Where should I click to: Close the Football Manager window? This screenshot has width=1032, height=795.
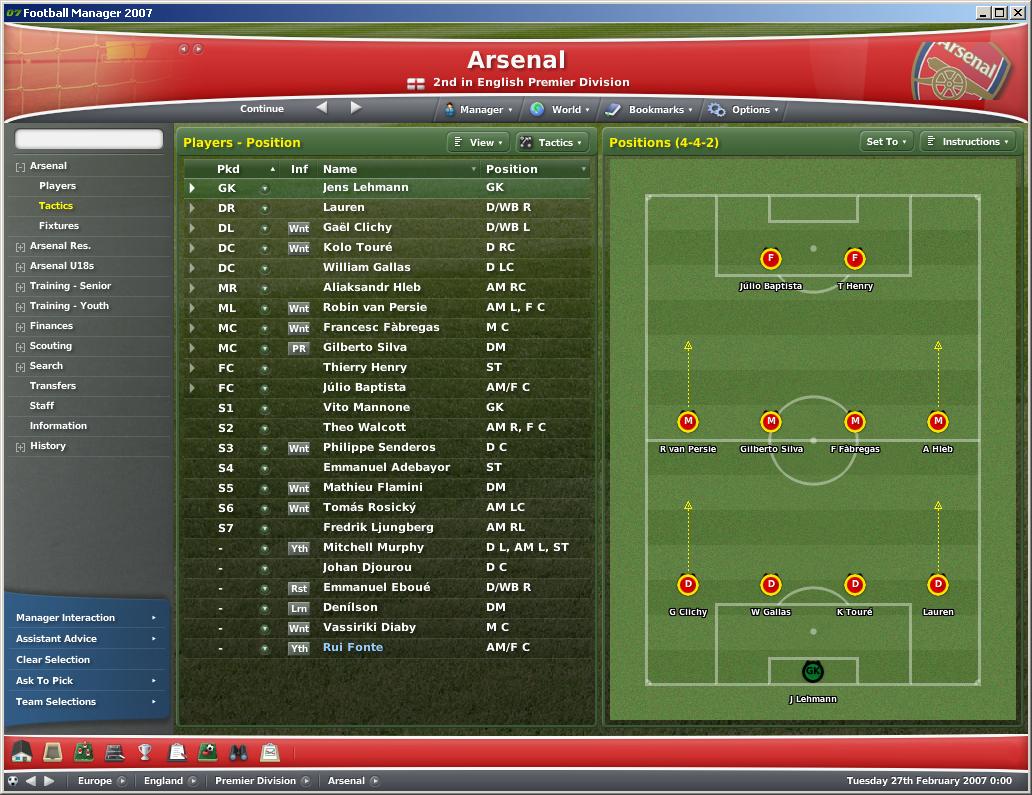click(x=1016, y=13)
